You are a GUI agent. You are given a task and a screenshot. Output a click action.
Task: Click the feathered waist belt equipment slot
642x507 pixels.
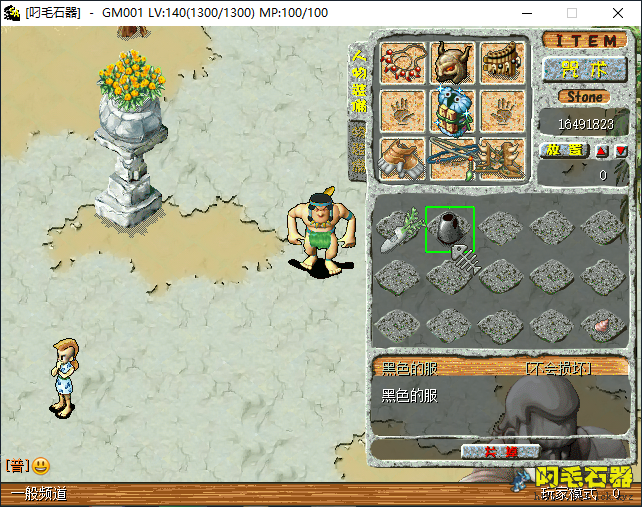coord(503,63)
